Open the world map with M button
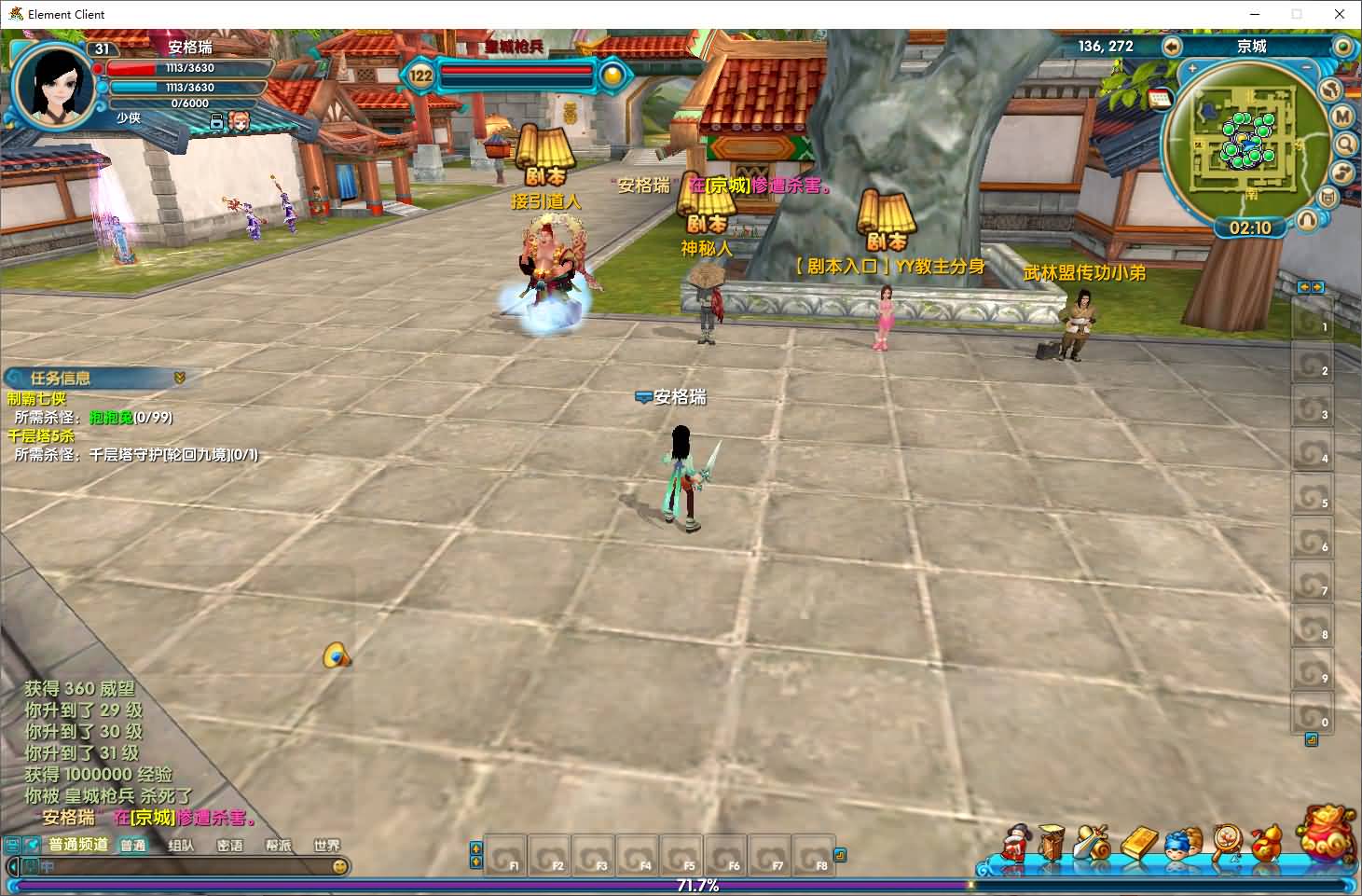 pyautogui.click(x=1342, y=116)
